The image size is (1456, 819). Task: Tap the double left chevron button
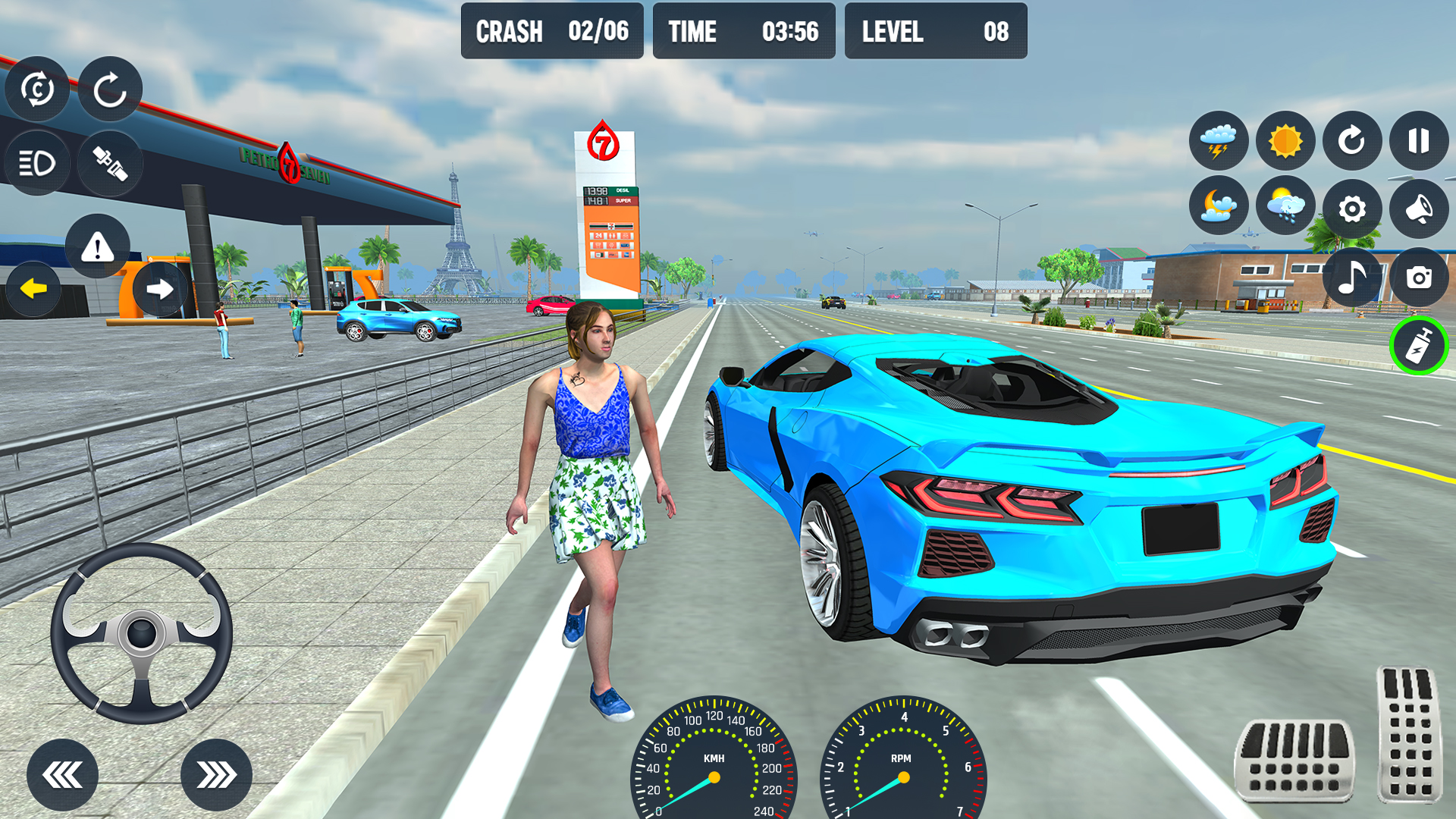tap(62, 775)
